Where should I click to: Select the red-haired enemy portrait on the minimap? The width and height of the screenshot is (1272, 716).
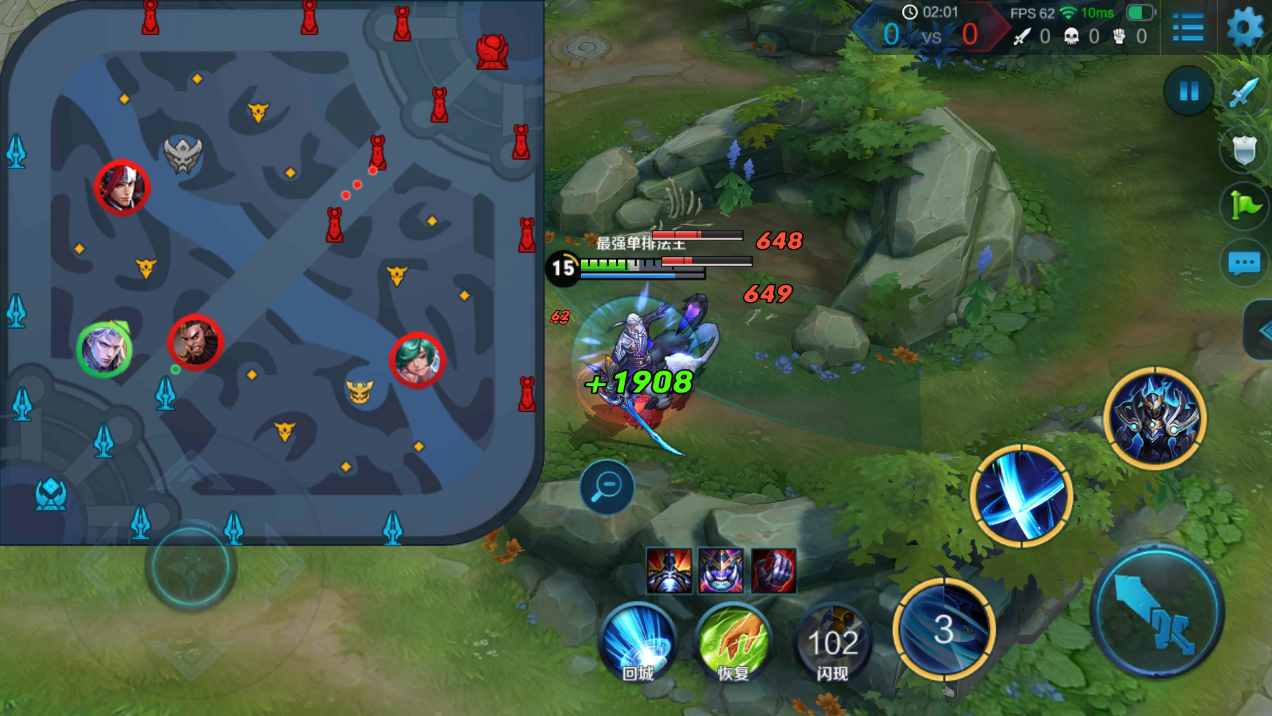122,187
